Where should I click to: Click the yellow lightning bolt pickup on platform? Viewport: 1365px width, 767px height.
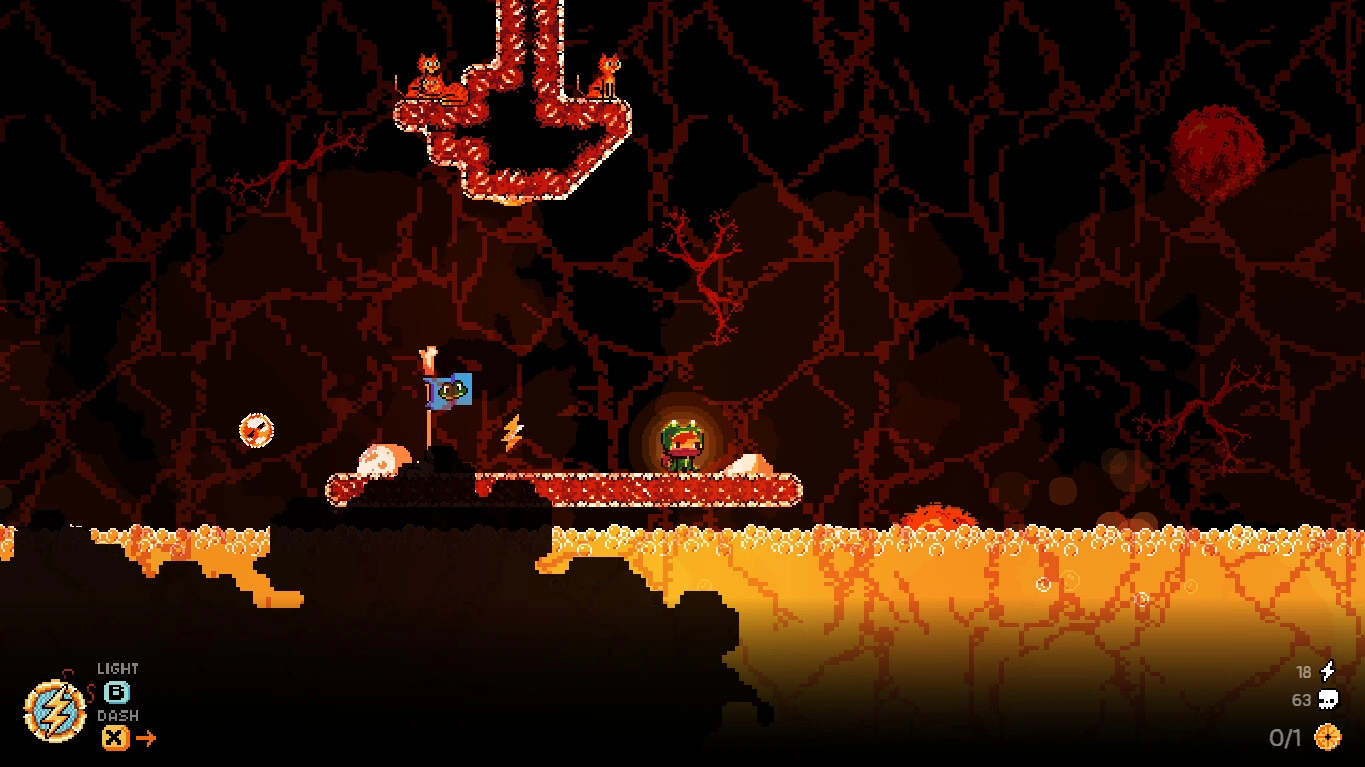[512, 432]
